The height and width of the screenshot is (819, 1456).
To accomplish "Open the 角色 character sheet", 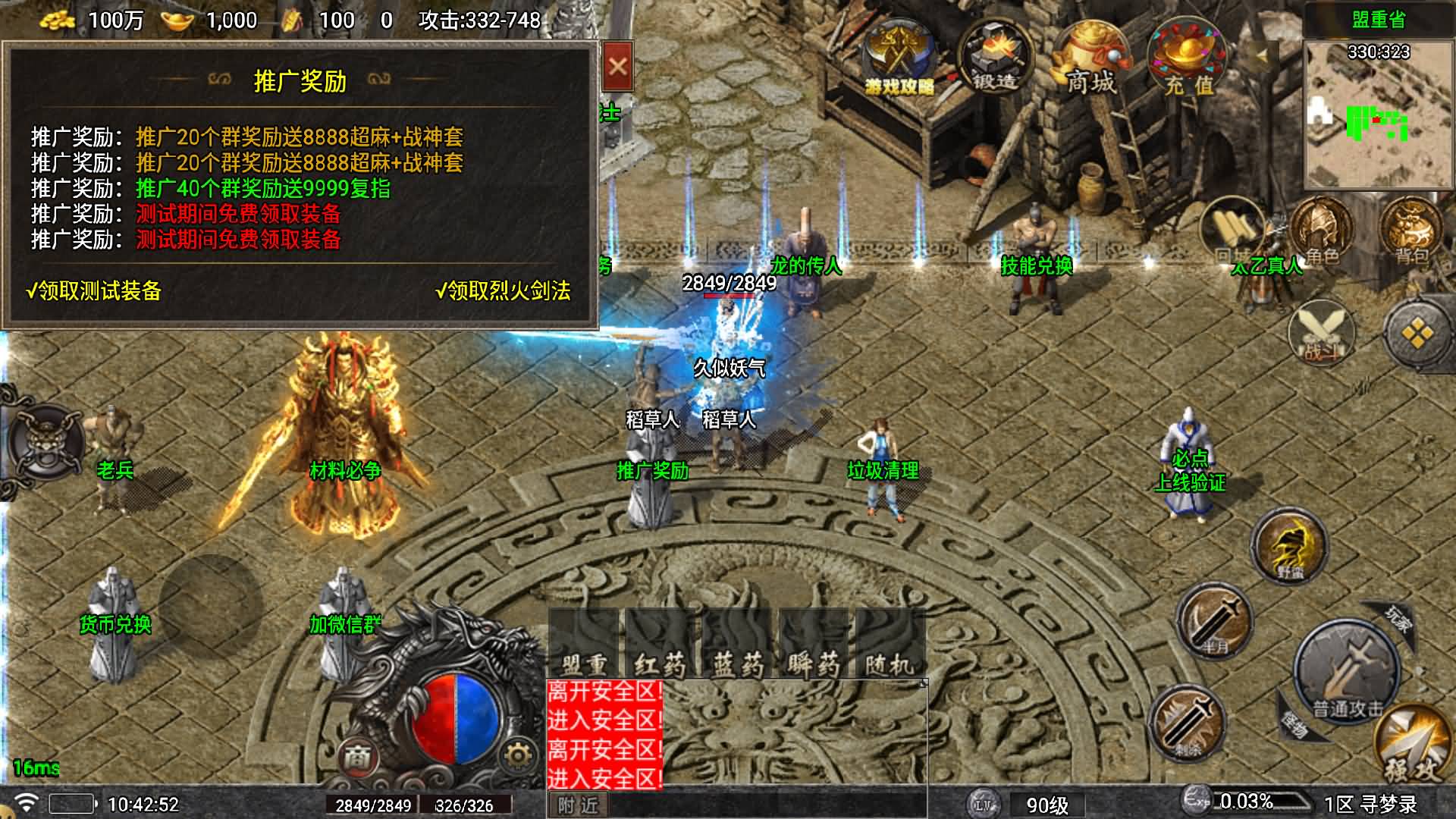I will tap(1321, 227).
